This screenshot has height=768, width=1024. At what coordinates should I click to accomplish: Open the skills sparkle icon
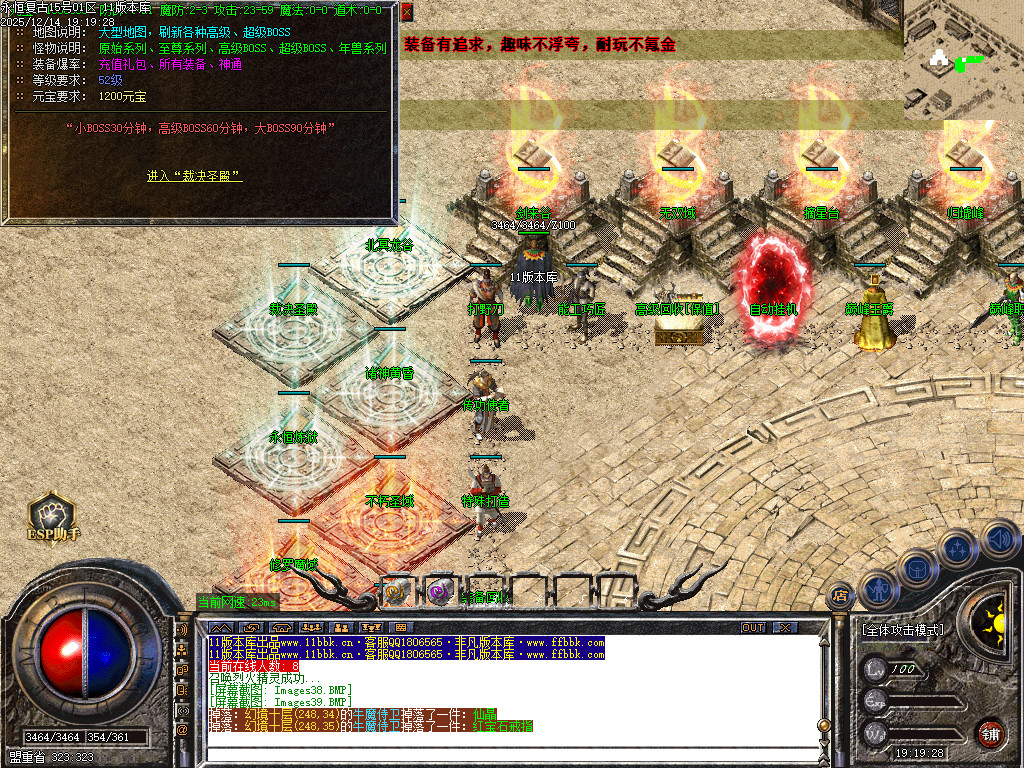tap(958, 548)
